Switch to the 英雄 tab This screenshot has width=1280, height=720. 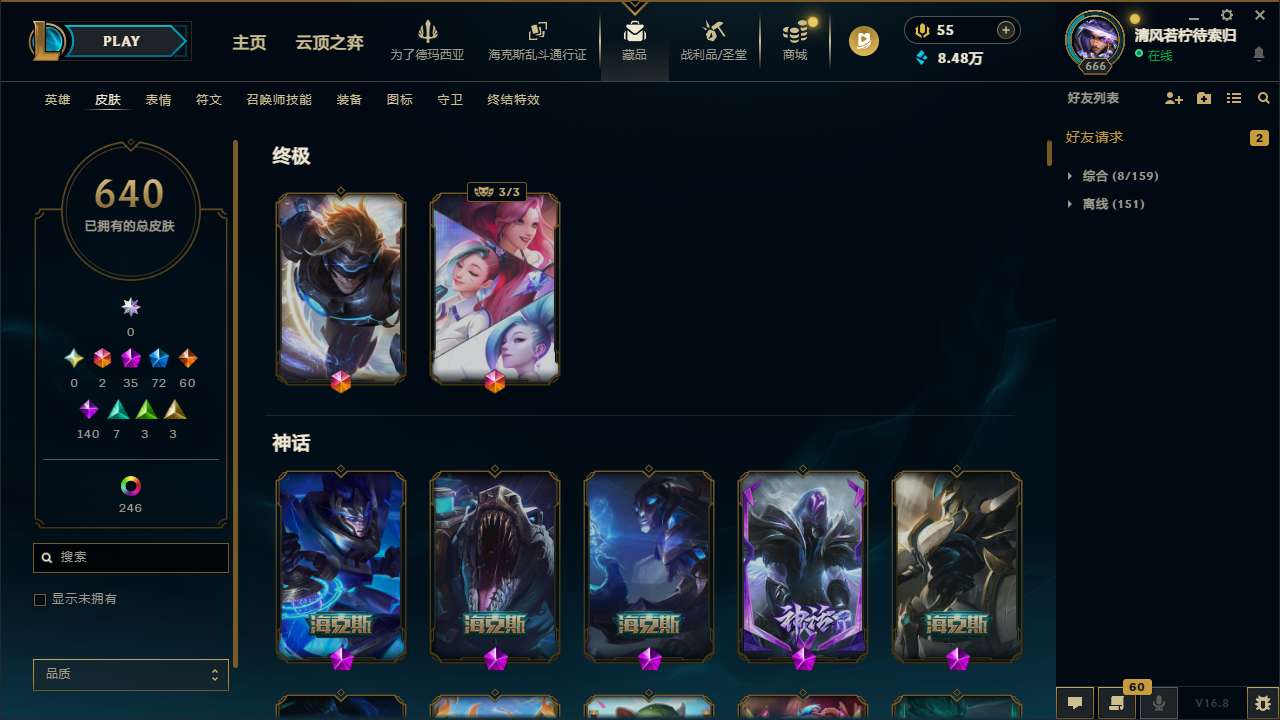click(57, 100)
